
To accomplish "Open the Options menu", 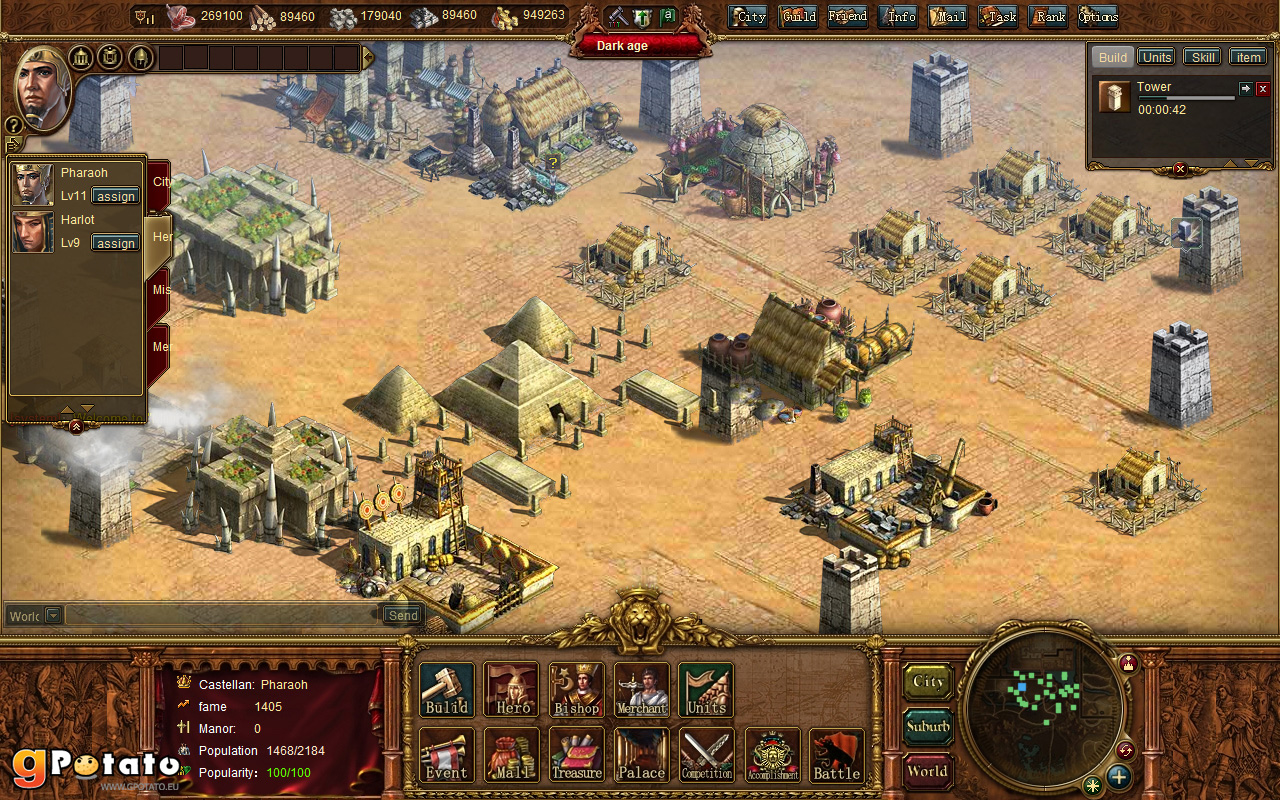I will (1098, 16).
